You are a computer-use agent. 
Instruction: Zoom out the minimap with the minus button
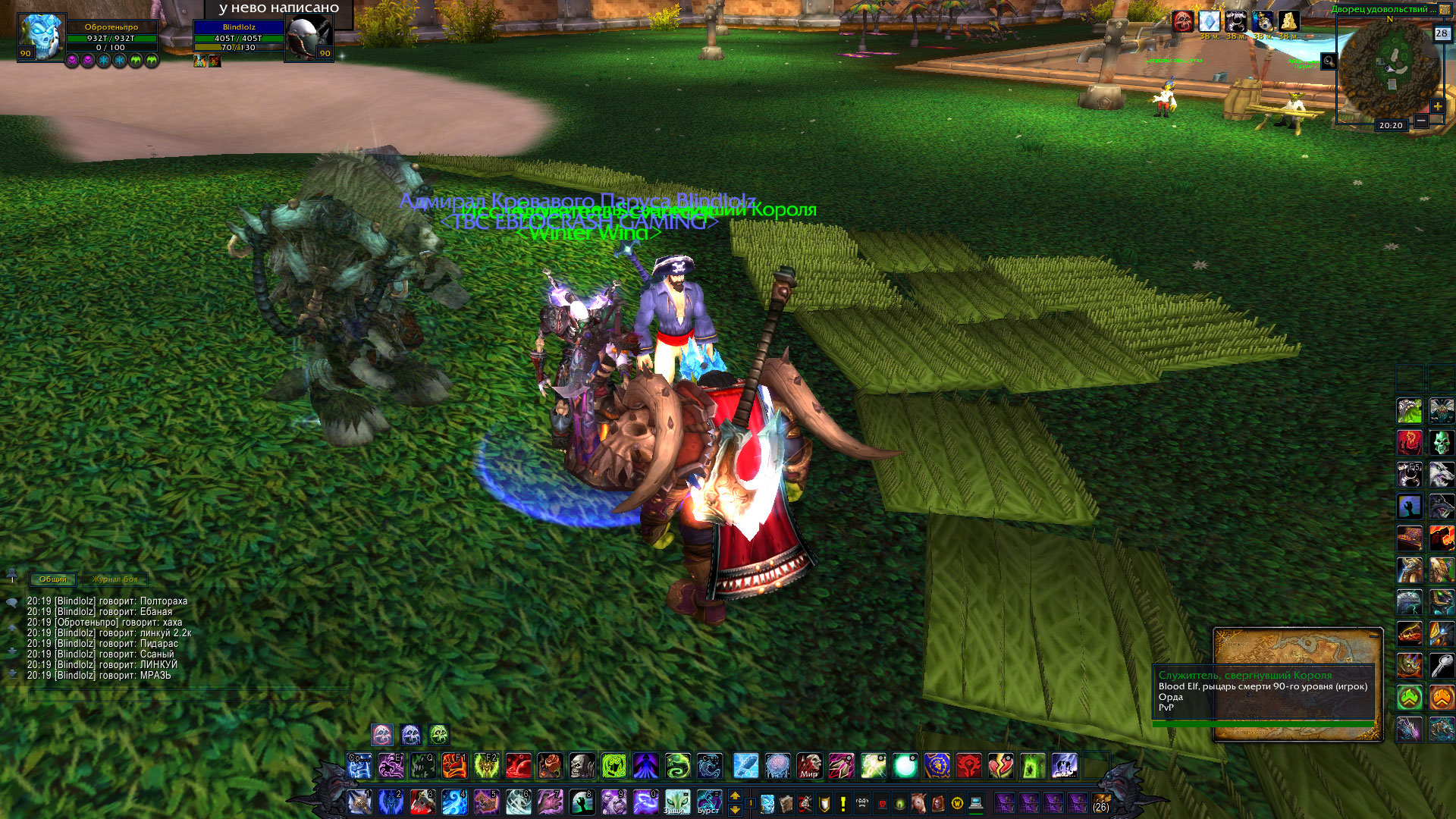click(1421, 121)
